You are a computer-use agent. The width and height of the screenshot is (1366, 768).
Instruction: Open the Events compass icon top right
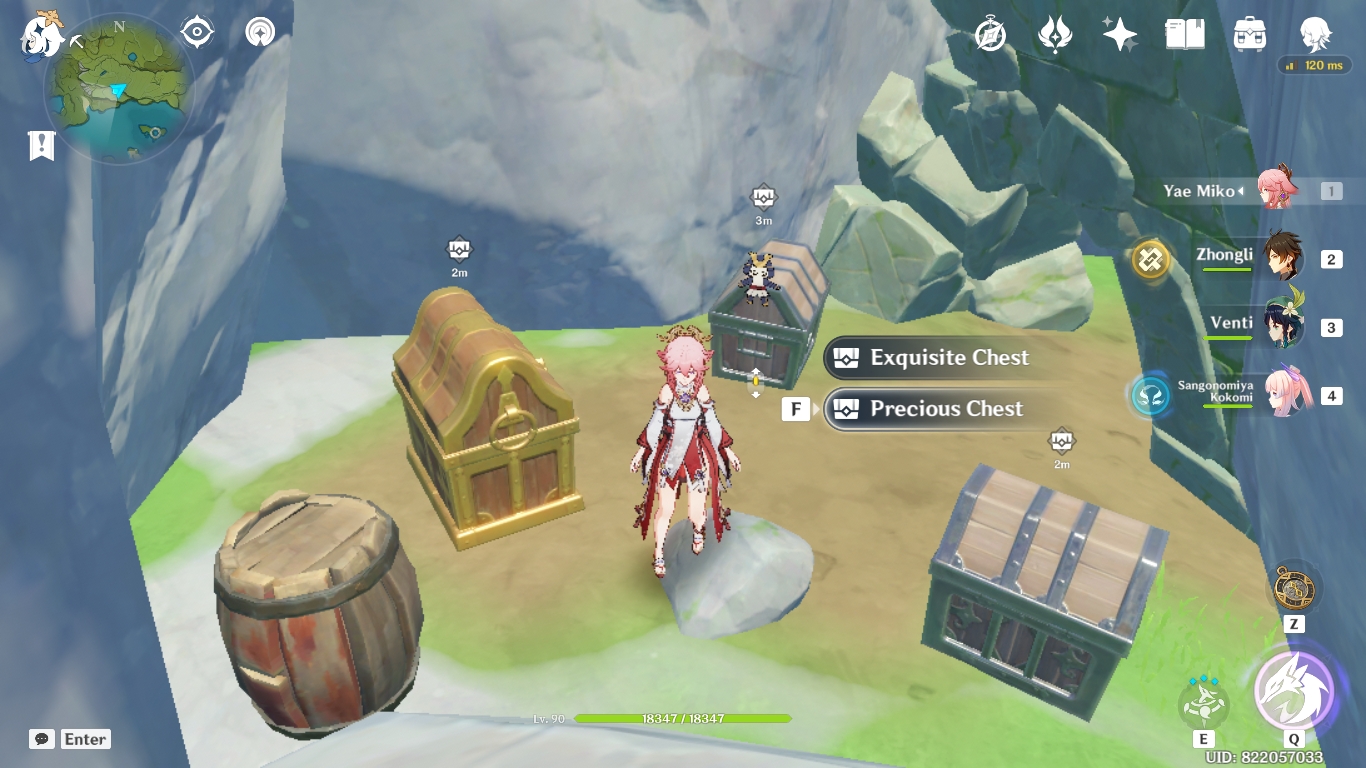(x=988, y=35)
